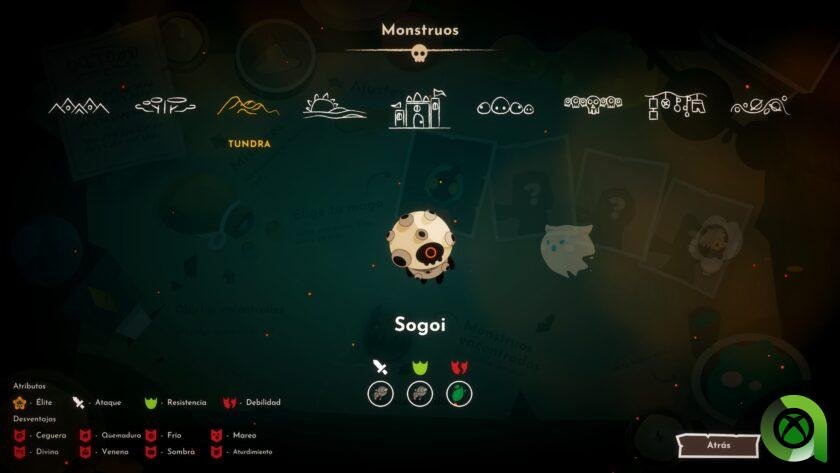Select the highlighted Tundra biome tab

249,106
